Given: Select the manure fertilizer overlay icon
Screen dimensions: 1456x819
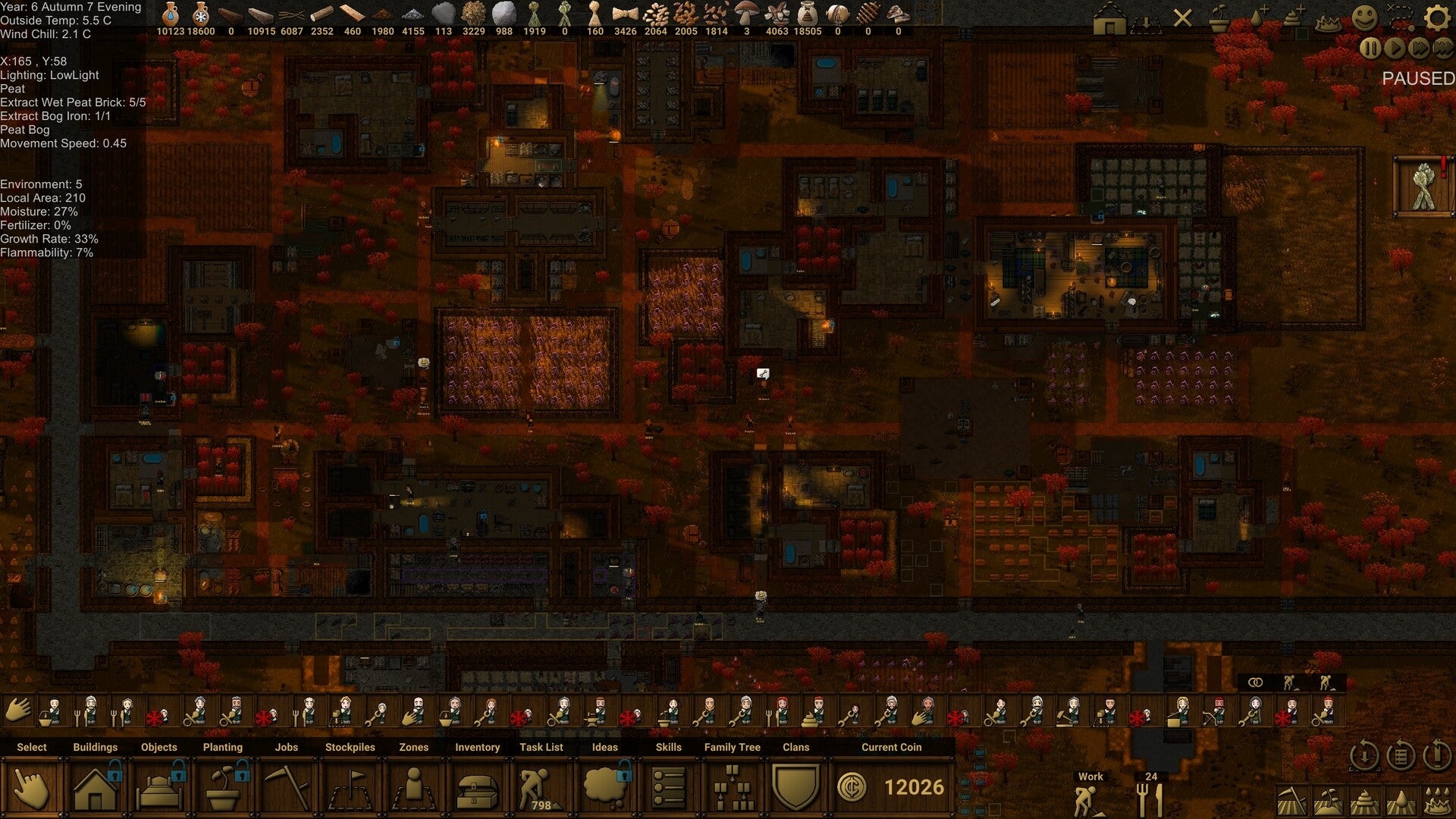Looking at the screenshot, I should [1294, 17].
